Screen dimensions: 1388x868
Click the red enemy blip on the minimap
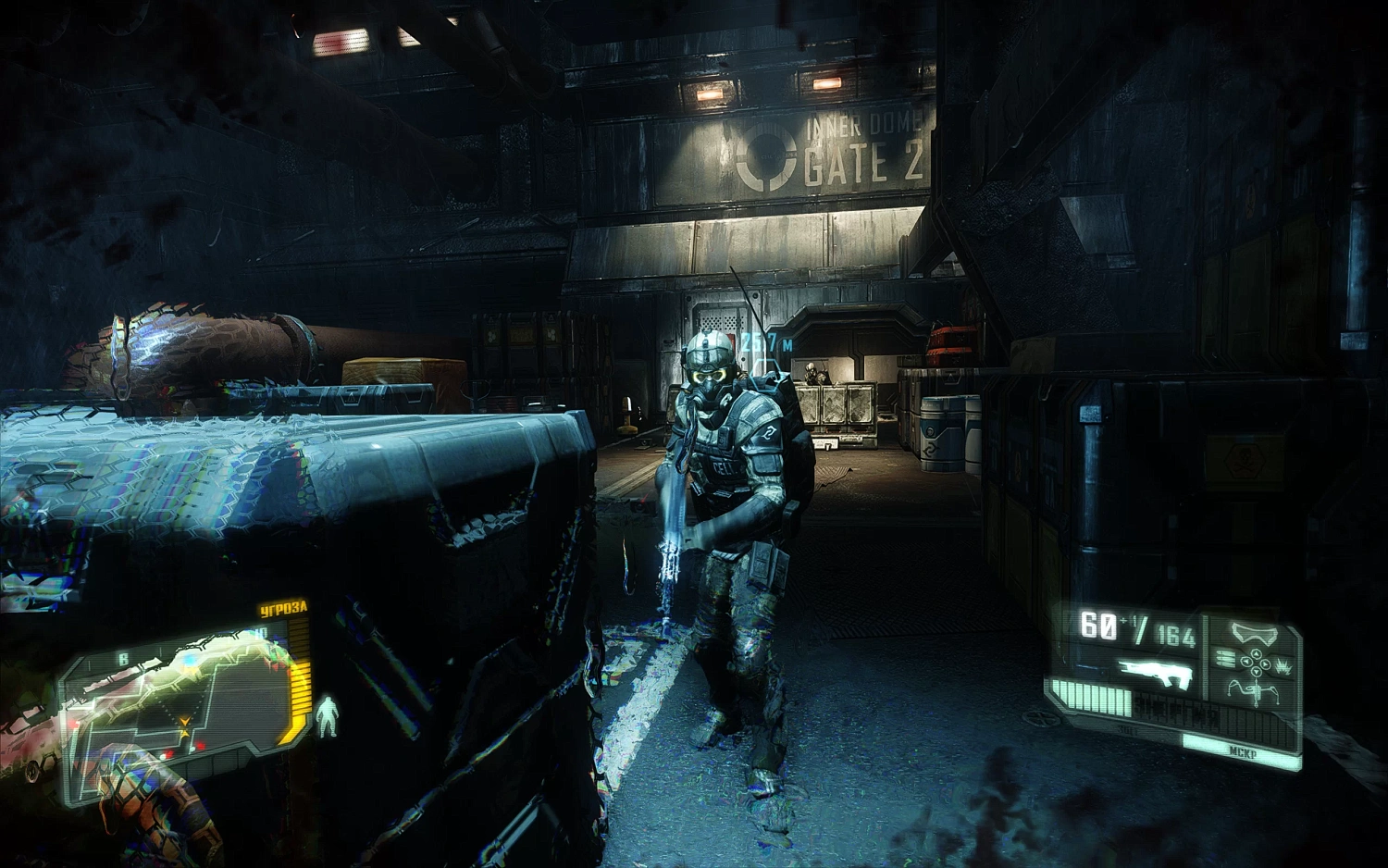click(x=202, y=744)
